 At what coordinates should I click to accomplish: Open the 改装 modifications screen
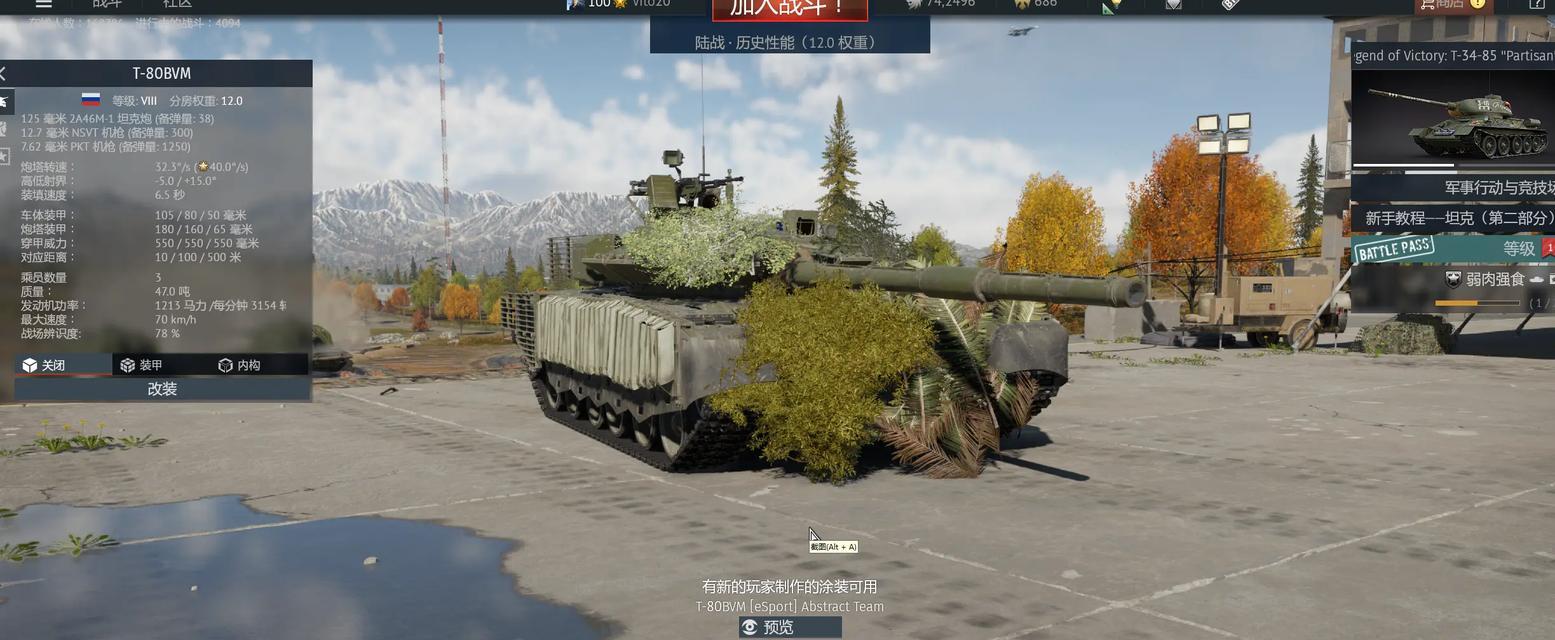[x=162, y=389]
